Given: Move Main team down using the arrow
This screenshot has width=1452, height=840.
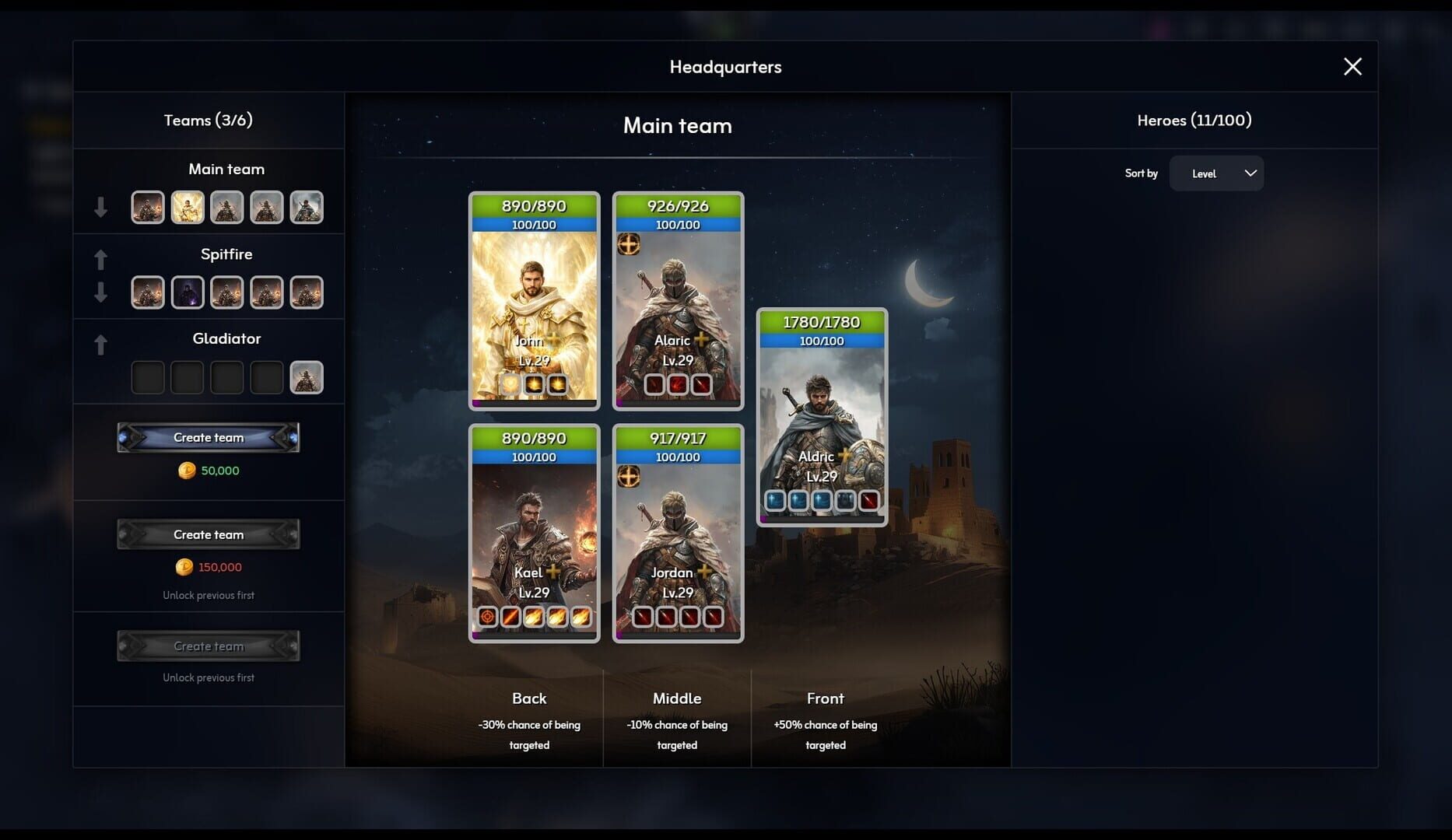Looking at the screenshot, I should click(101, 206).
